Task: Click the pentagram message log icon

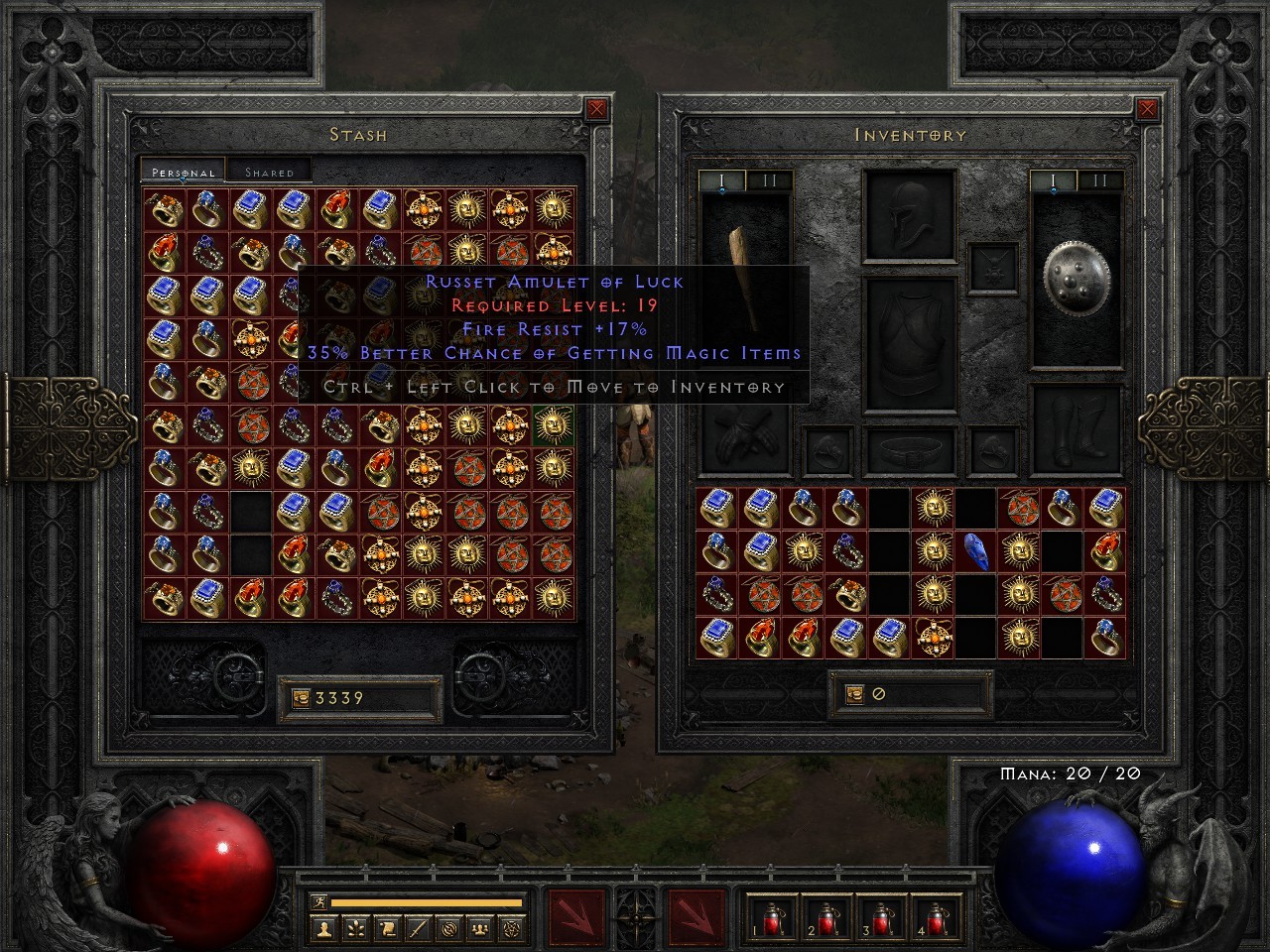Action: pyautogui.click(x=512, y=929)
